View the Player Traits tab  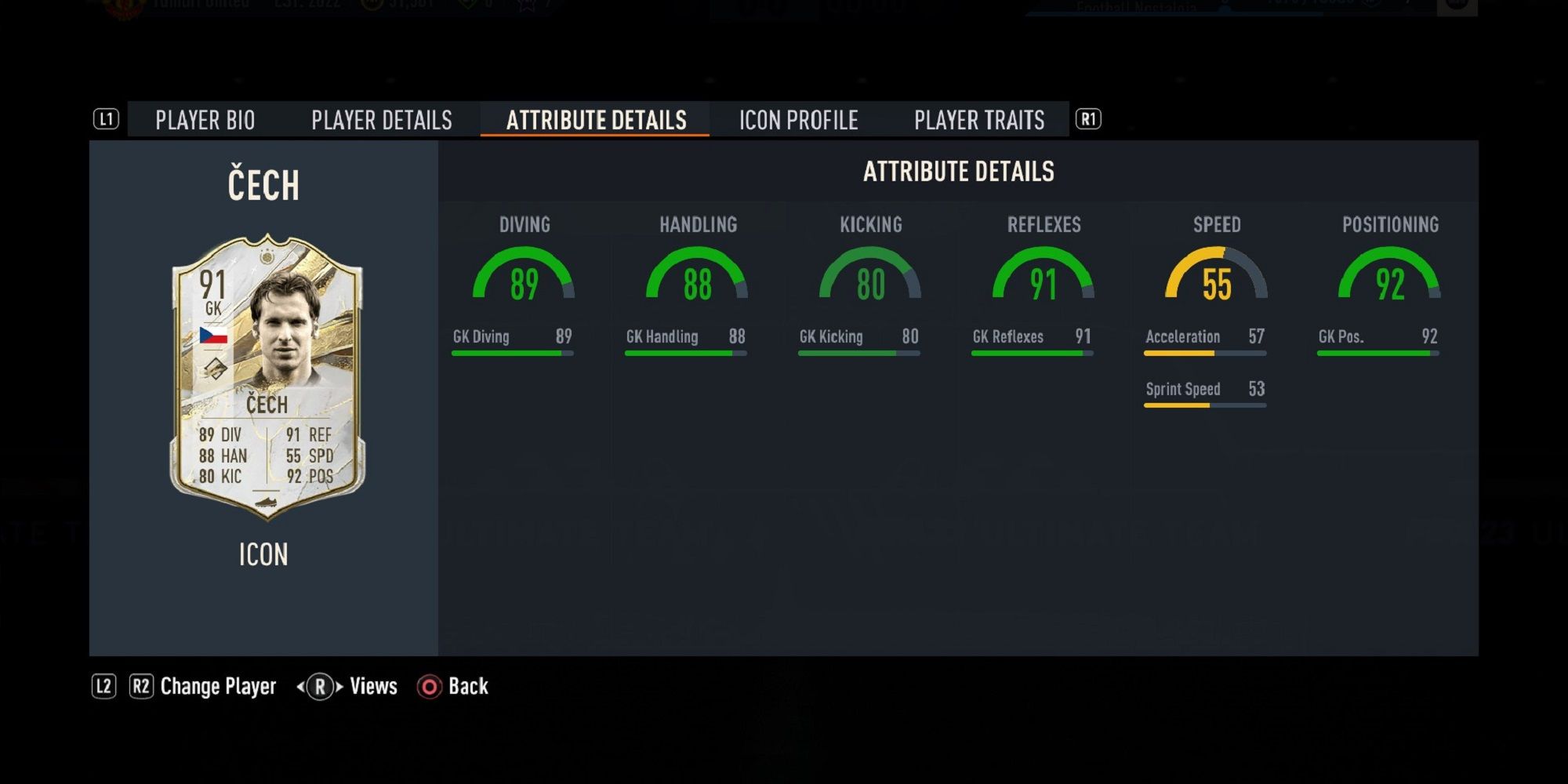tap(979, 120)
